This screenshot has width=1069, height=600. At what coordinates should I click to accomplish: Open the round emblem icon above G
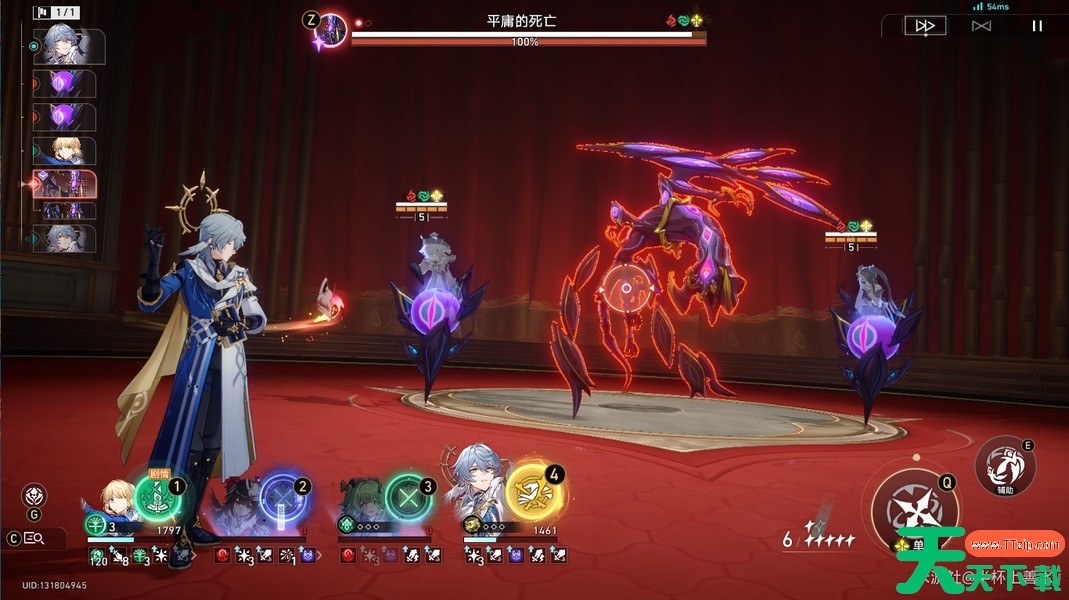[x=34, y=495]
